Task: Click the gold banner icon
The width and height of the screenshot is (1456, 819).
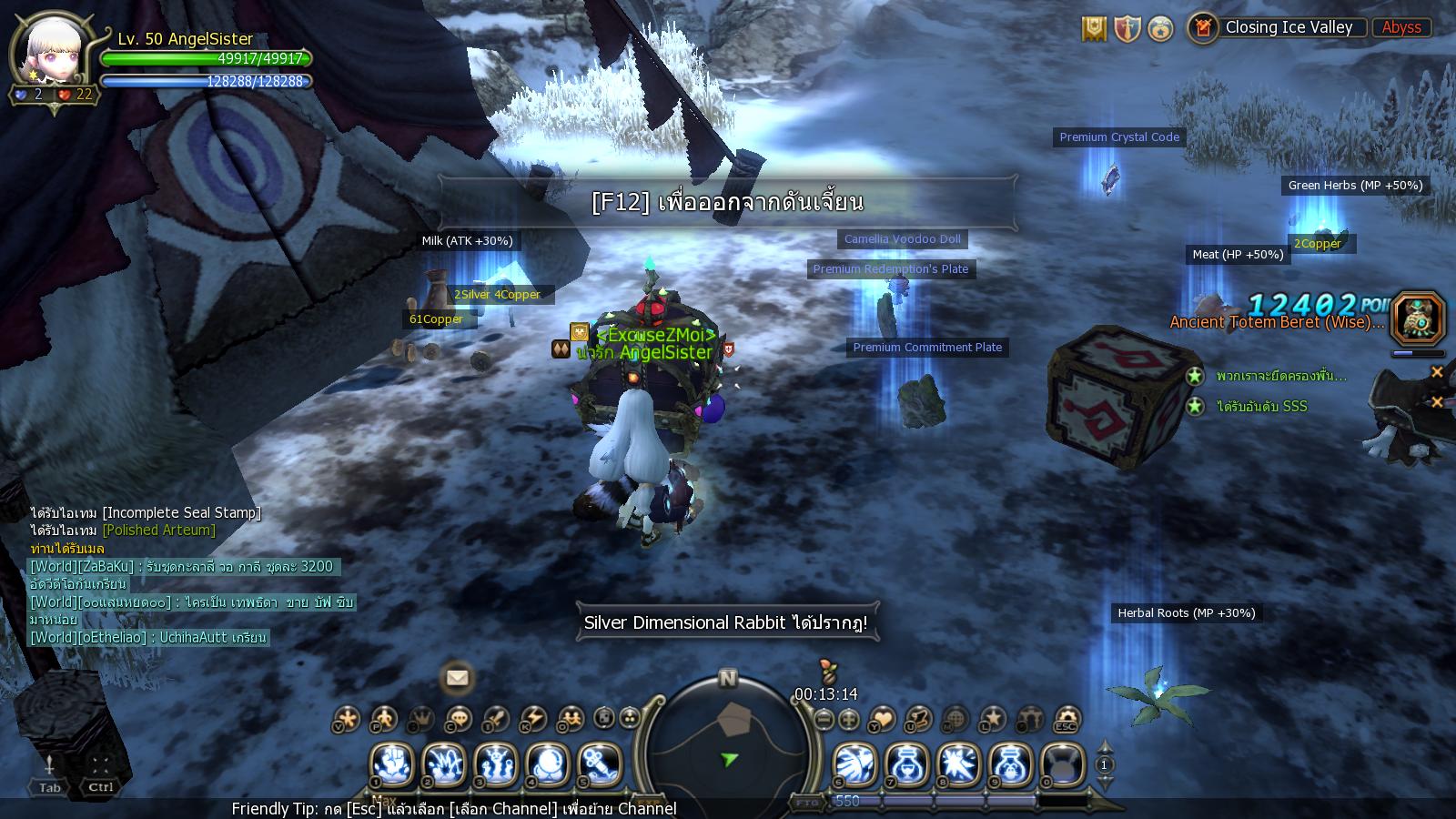Action: [1094, 29]
